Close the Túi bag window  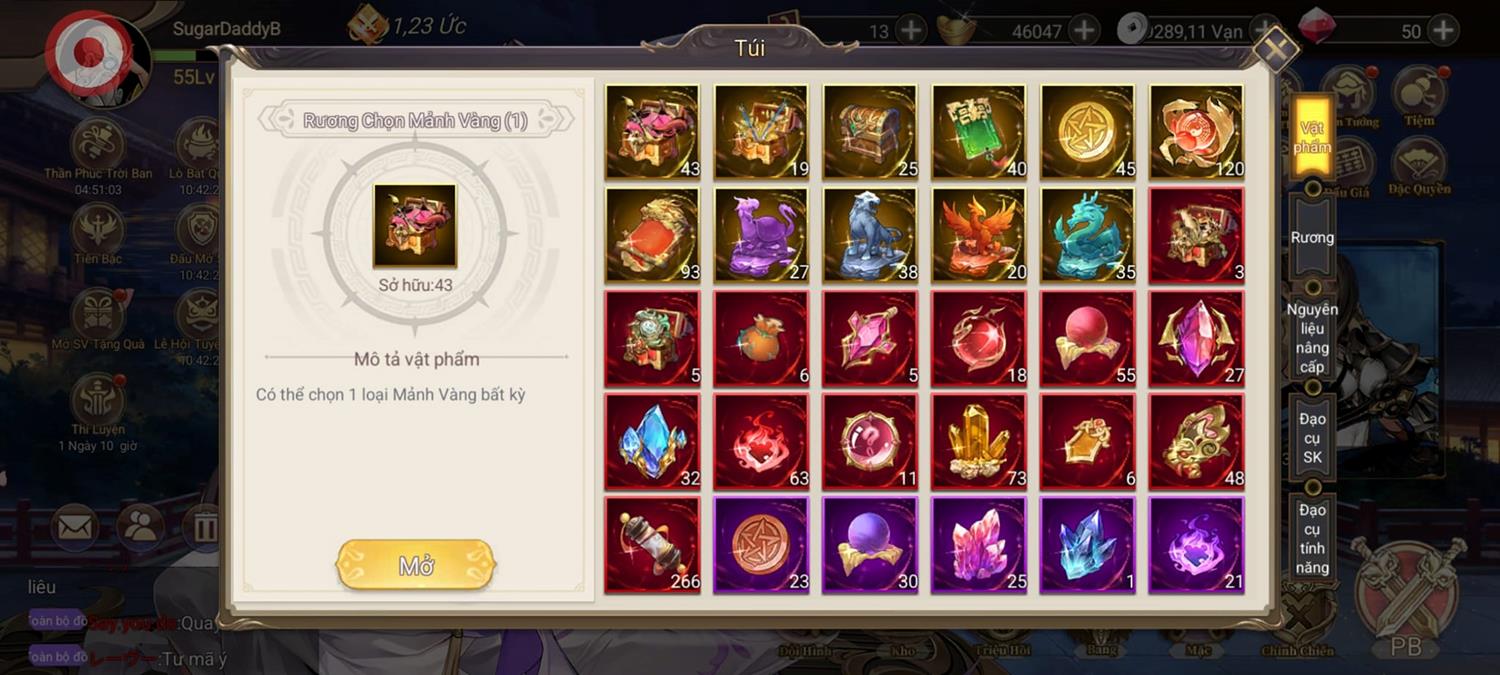(x=1276, y=48)
